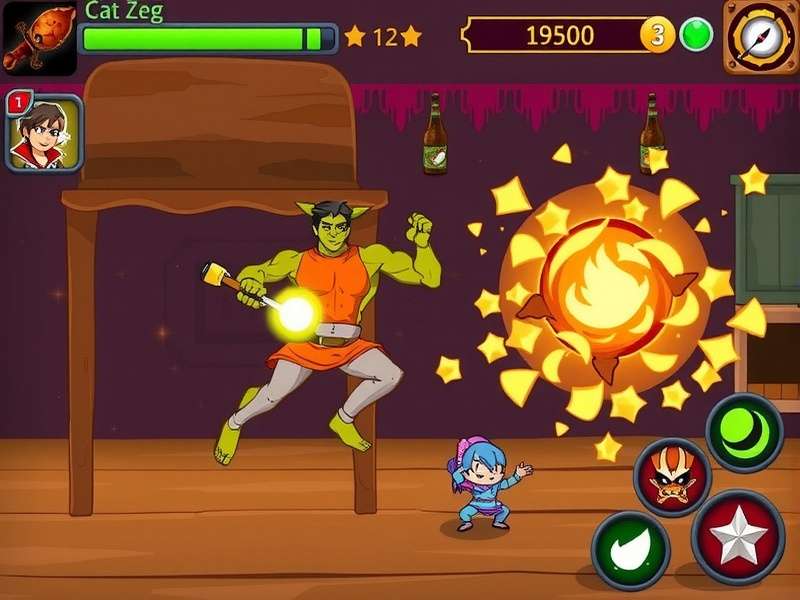
Task: Trigger the green crescent skill button
Action: [744, 432]
